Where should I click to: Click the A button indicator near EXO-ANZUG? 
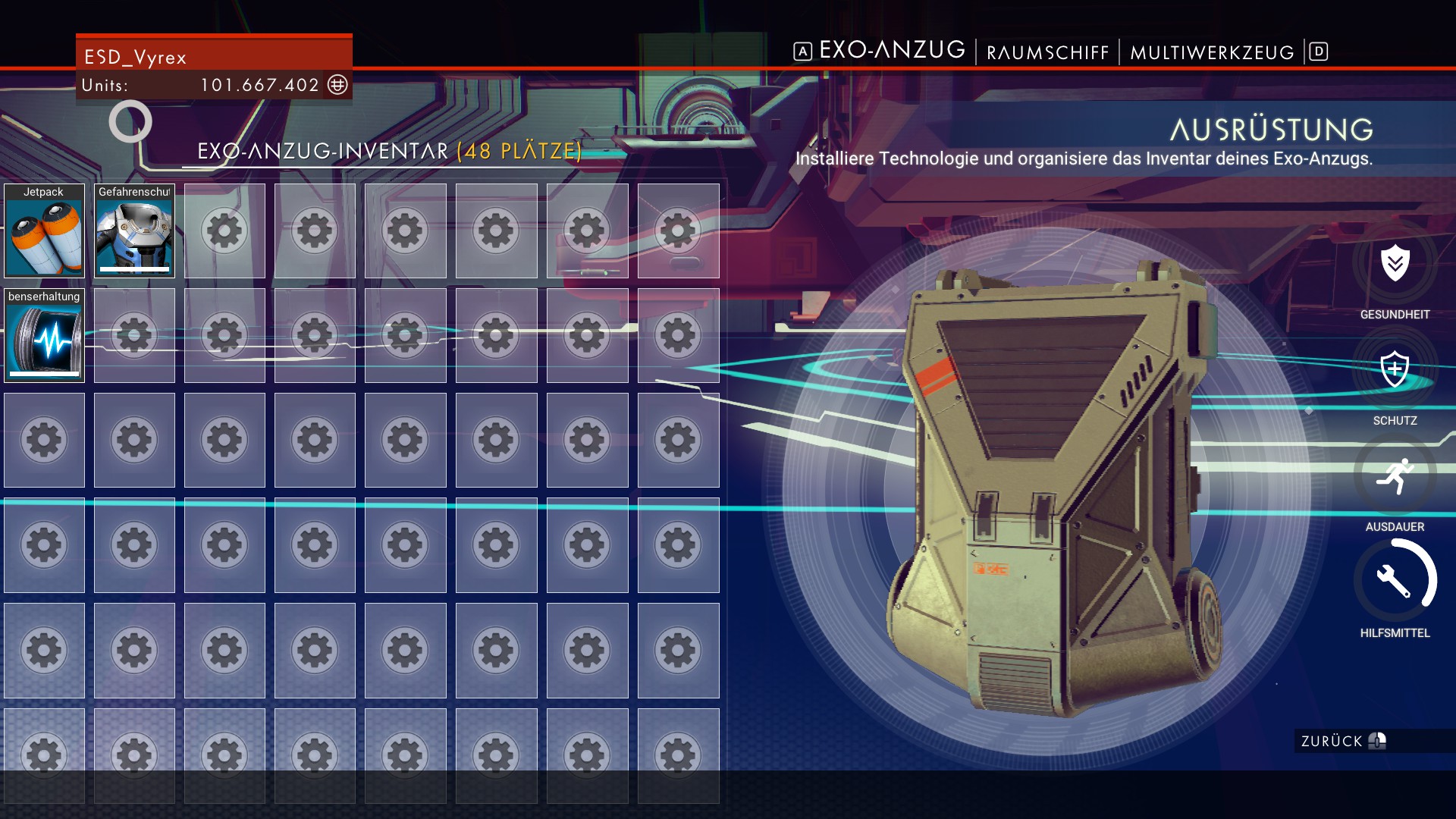coord(802,51)
